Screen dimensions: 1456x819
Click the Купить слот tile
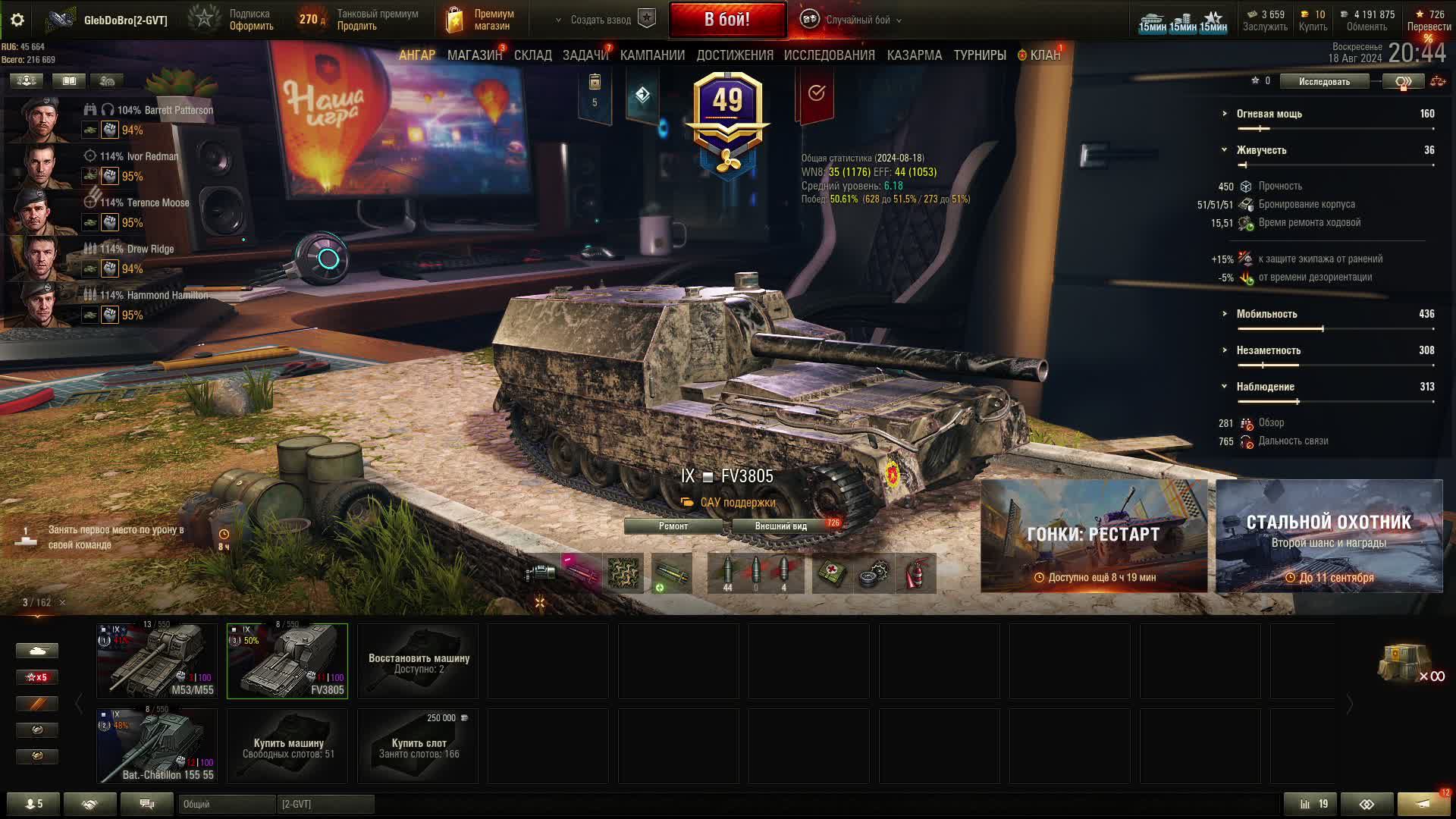point(418,746)
